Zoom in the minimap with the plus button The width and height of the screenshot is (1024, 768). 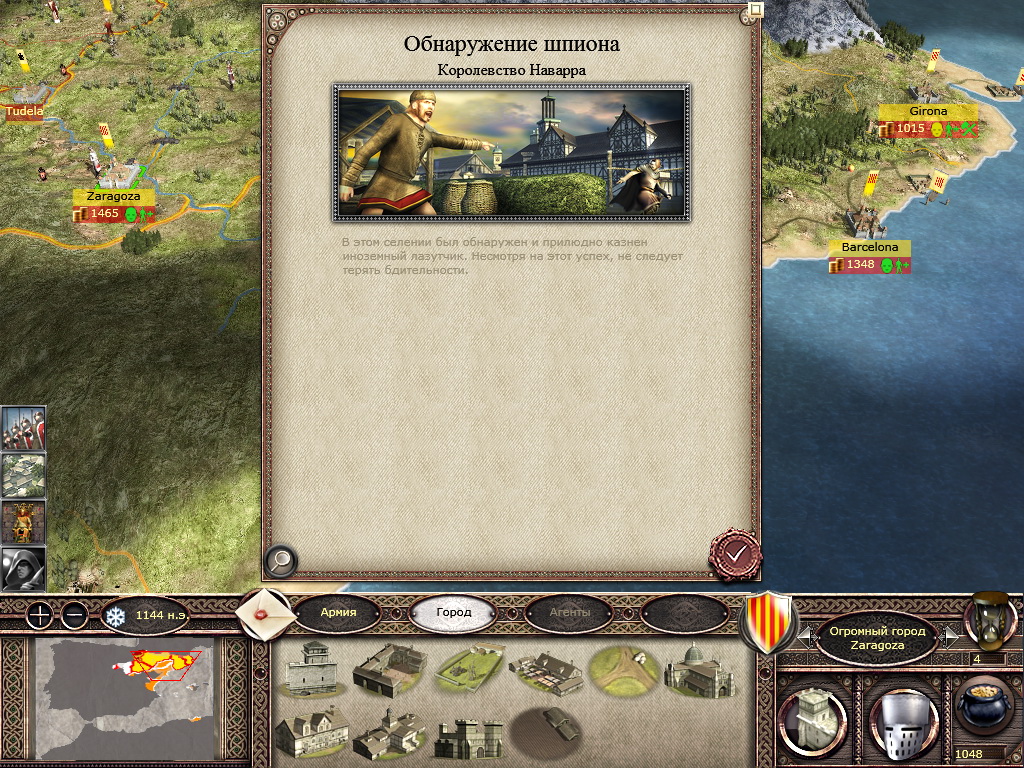(39, 615)
